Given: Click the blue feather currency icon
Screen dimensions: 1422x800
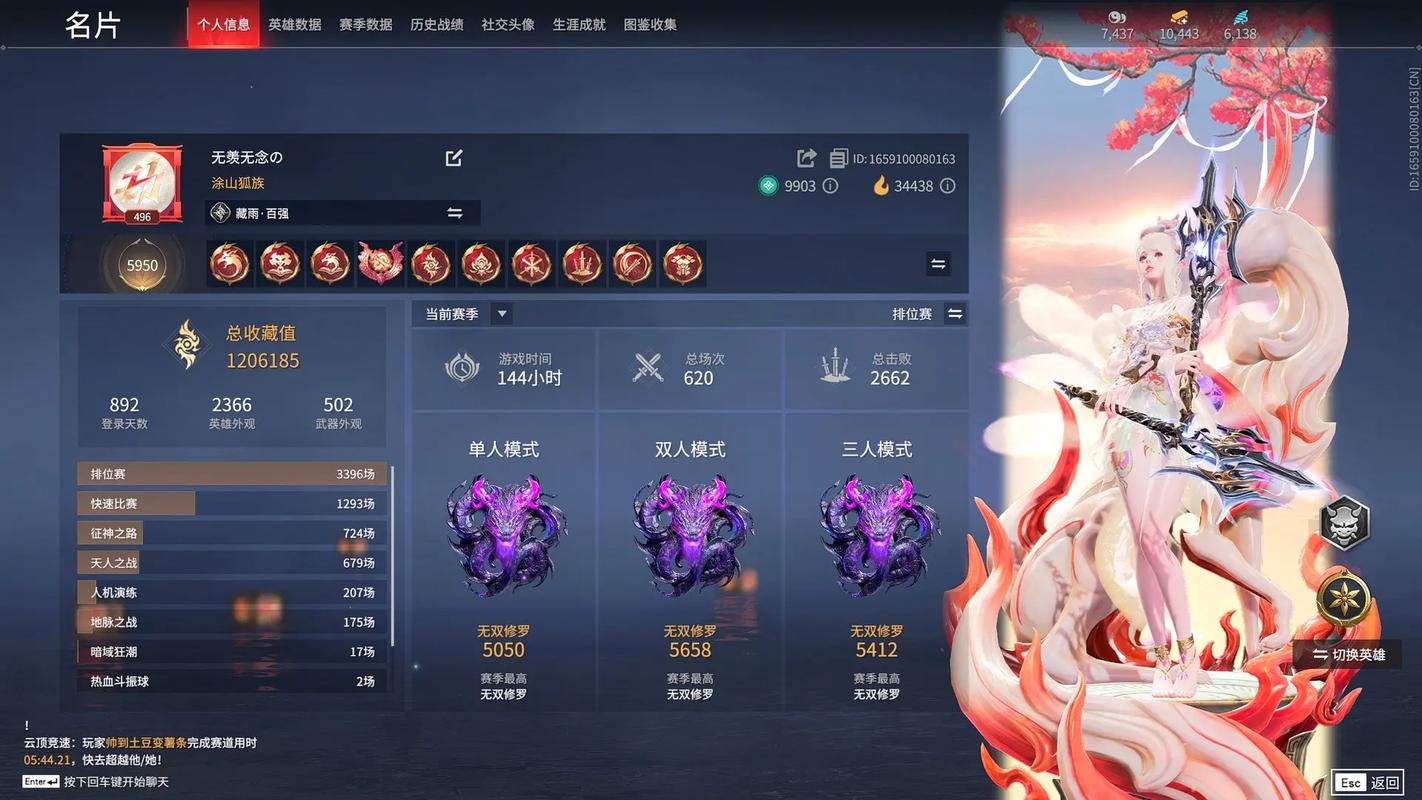Looking at the screenshot, I should (x=1240, y=16).
